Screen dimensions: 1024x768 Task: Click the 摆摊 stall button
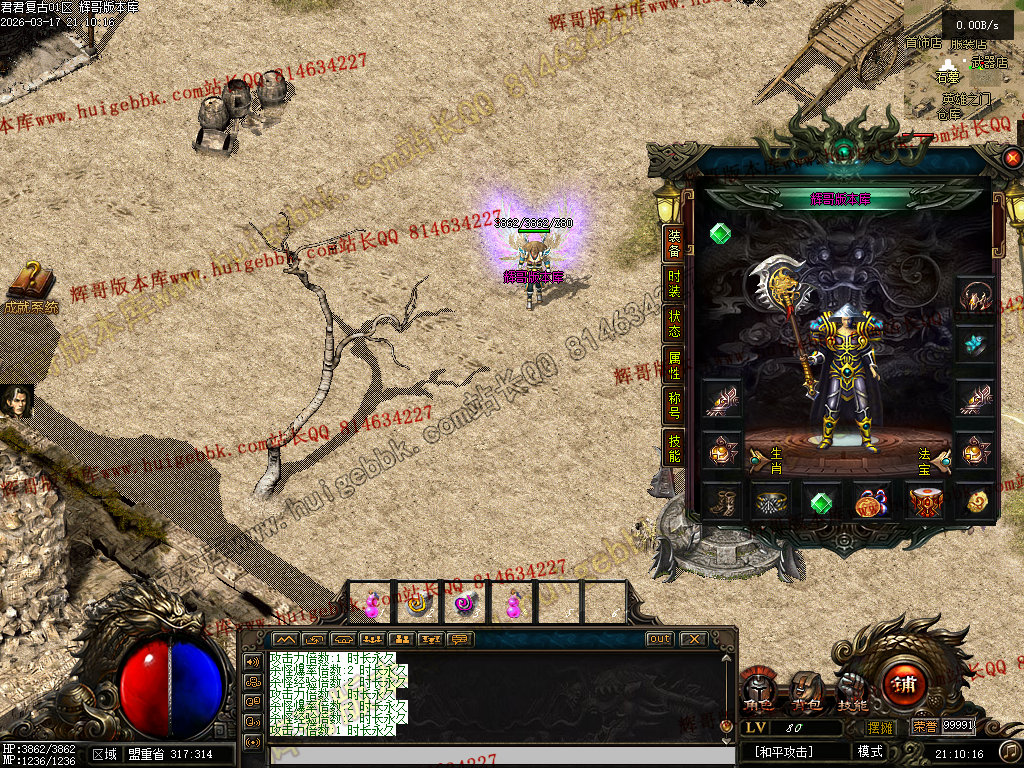(881, 727)
